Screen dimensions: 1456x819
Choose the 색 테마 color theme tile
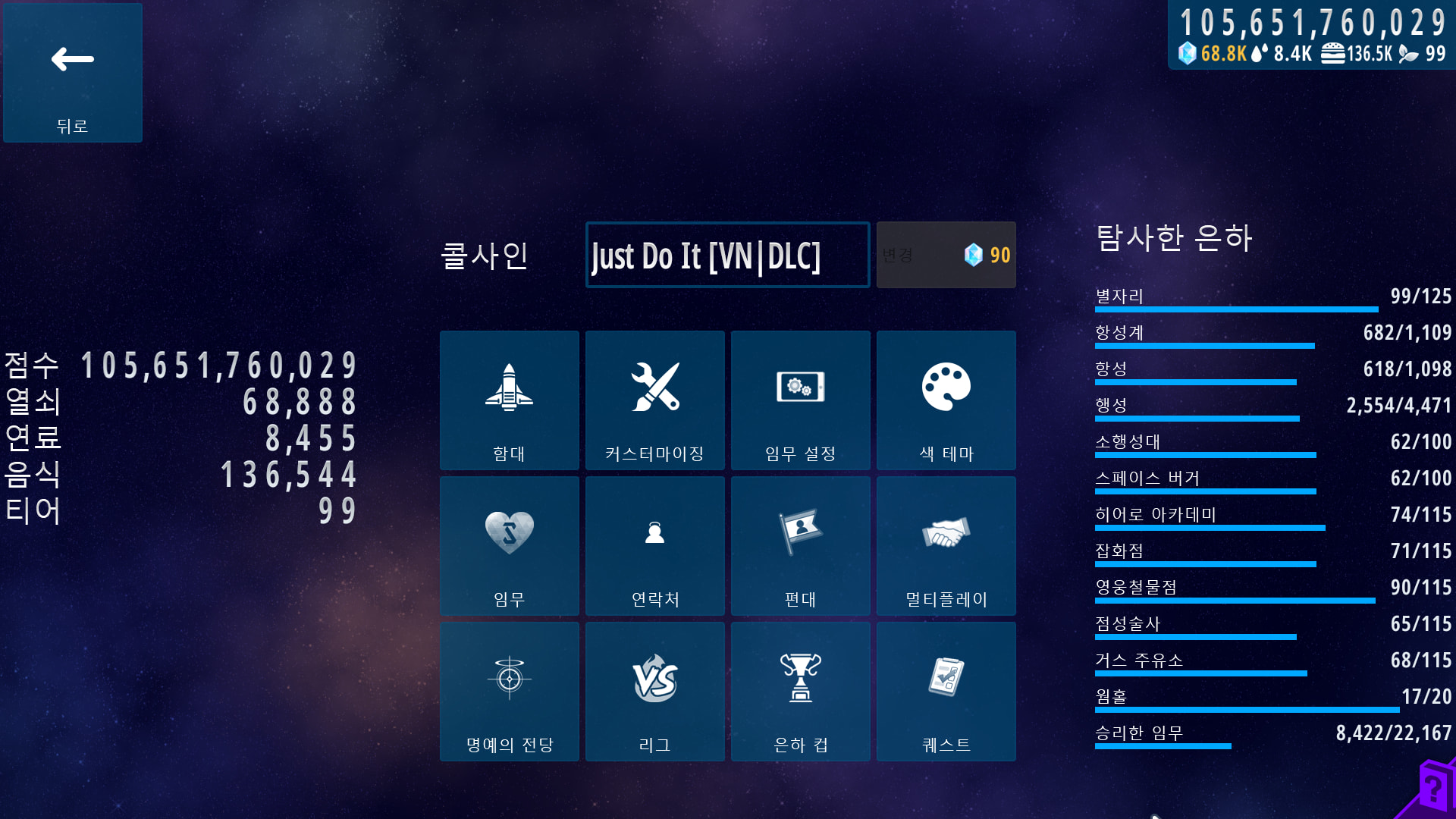(946, 400)
